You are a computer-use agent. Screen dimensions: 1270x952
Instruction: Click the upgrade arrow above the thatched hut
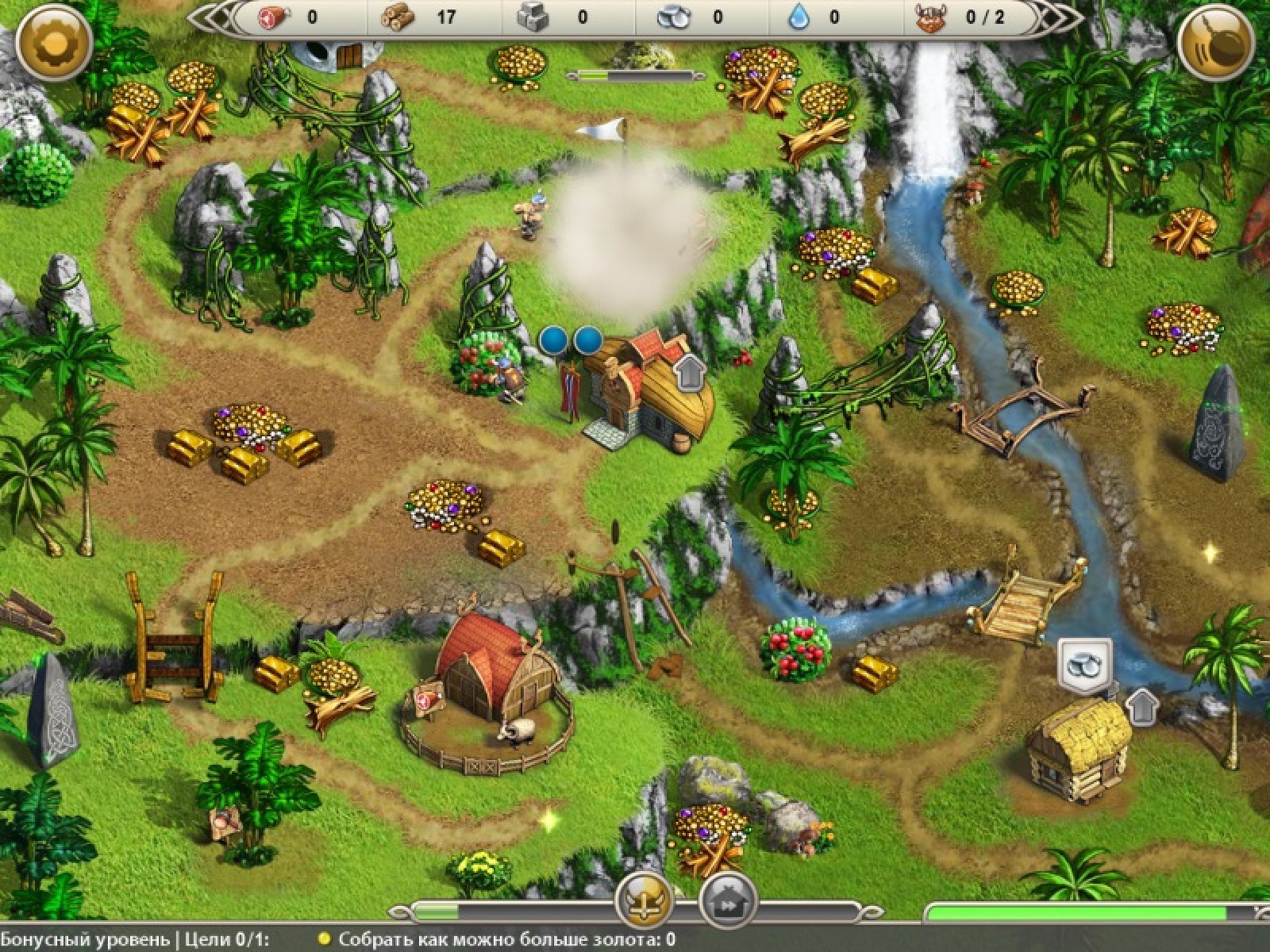point(1141,704)
